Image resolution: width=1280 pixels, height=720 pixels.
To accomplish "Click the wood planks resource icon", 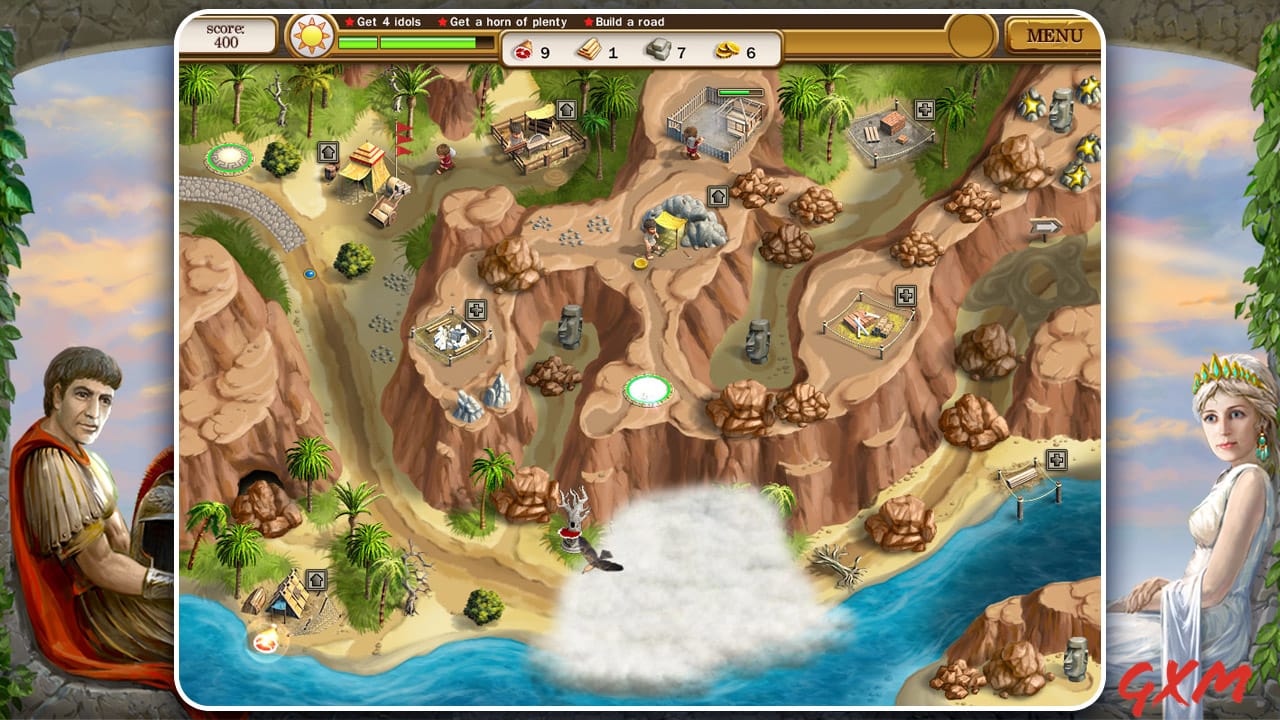I will point(588,50).
